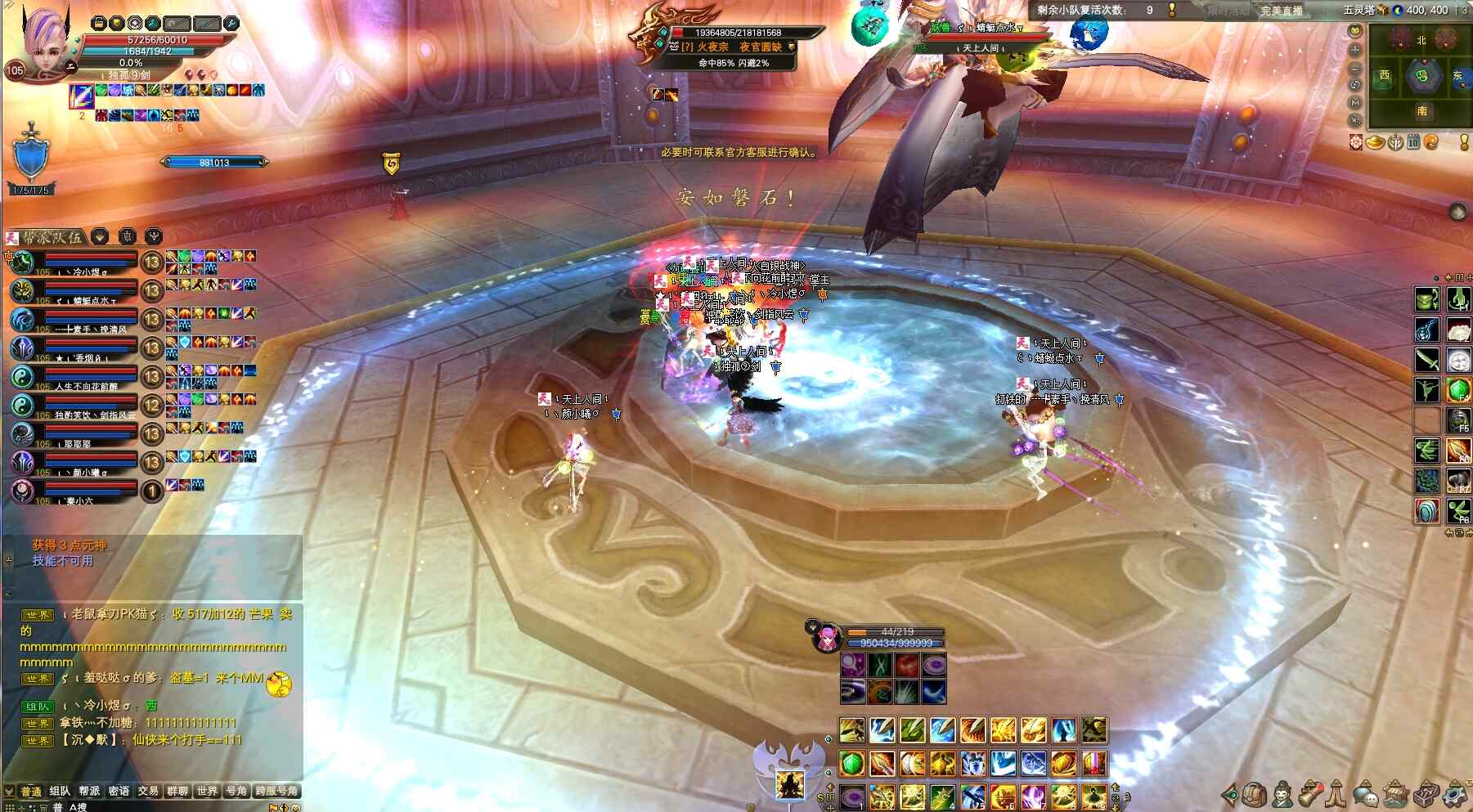Switch to the 组队 chat tab
Screen dimensions: 1473x812
(60, 791)
